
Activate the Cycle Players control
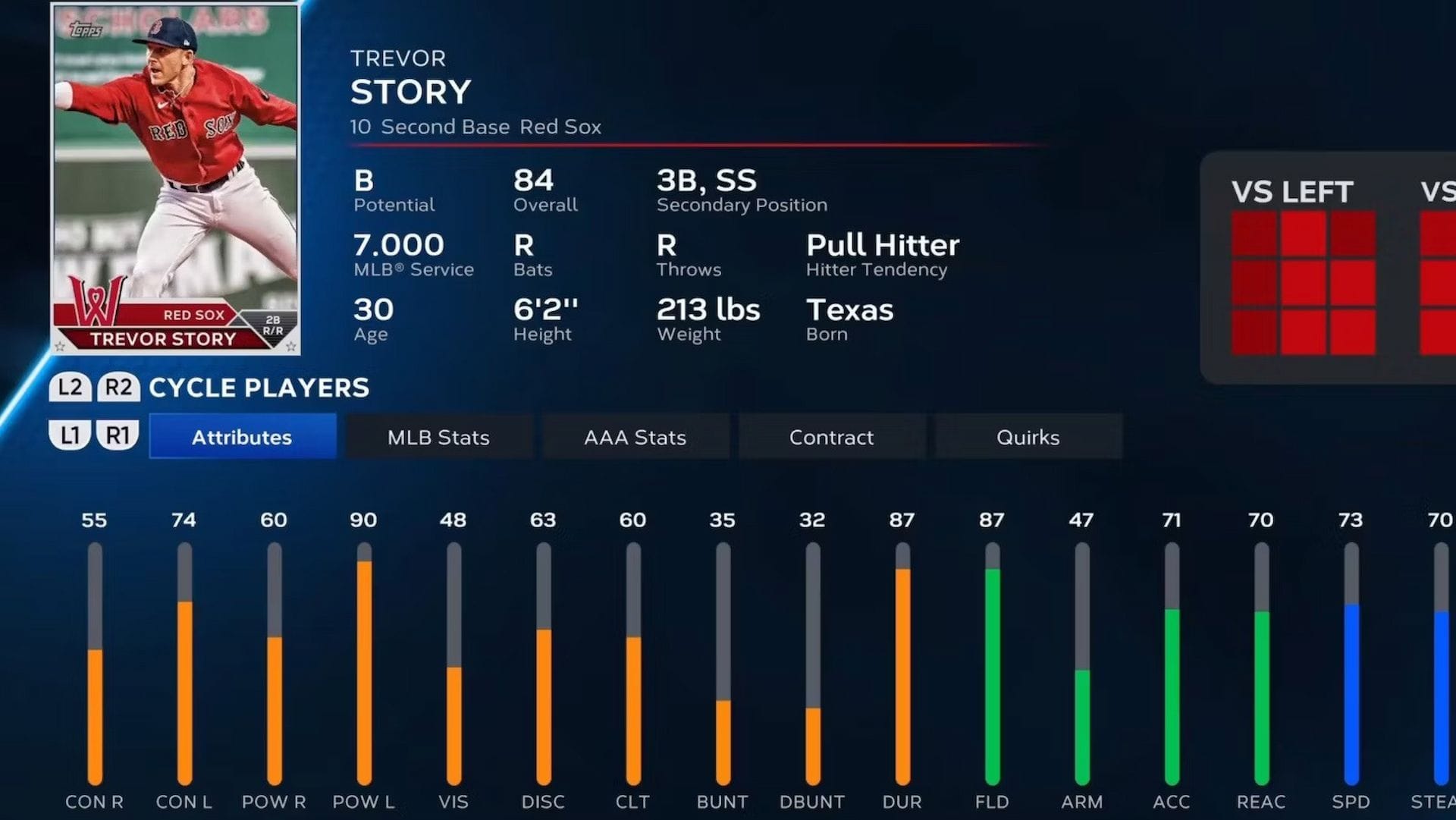[x=258, y=388]
